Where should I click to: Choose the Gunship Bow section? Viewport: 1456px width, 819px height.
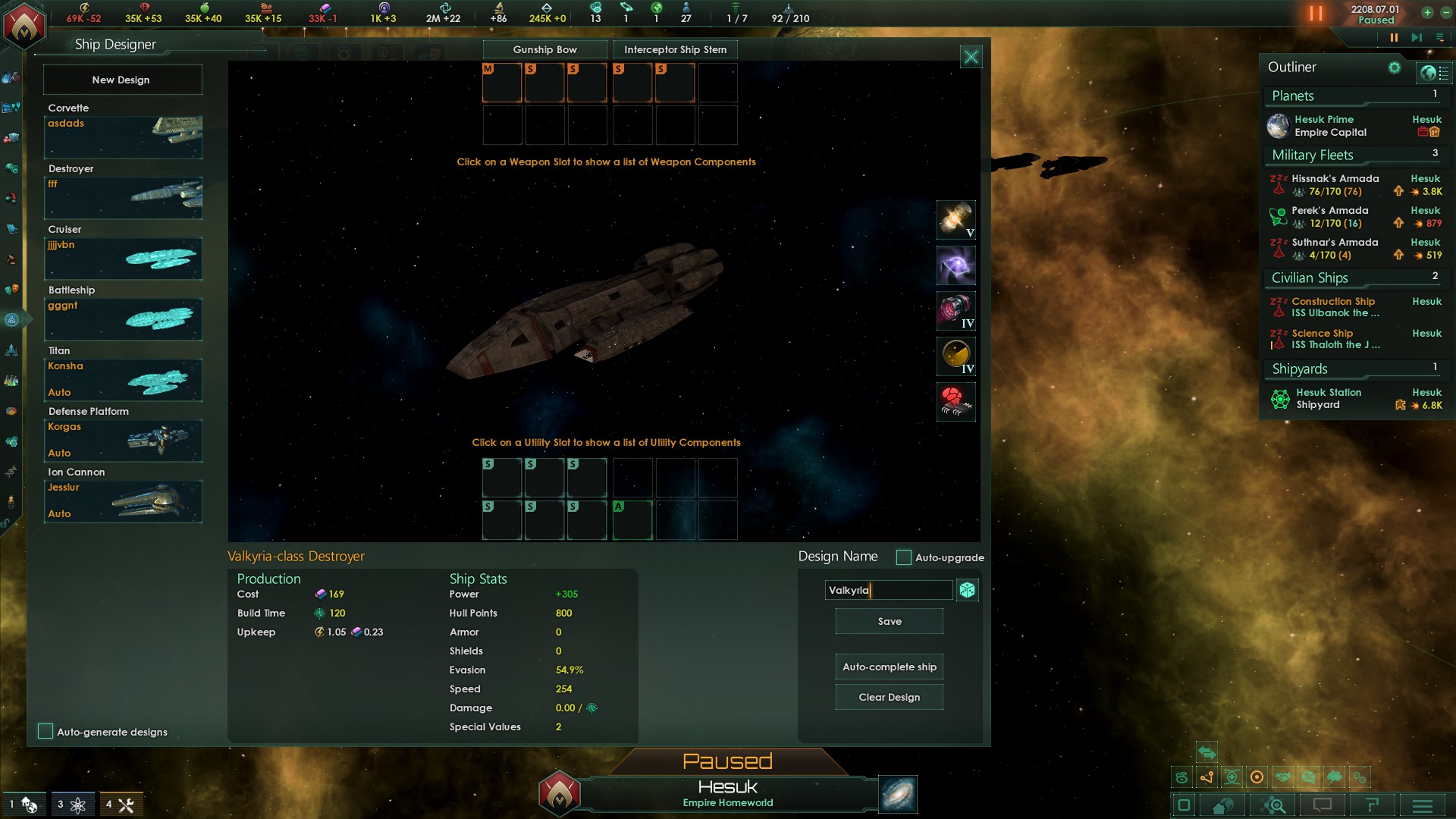point(544,49)
